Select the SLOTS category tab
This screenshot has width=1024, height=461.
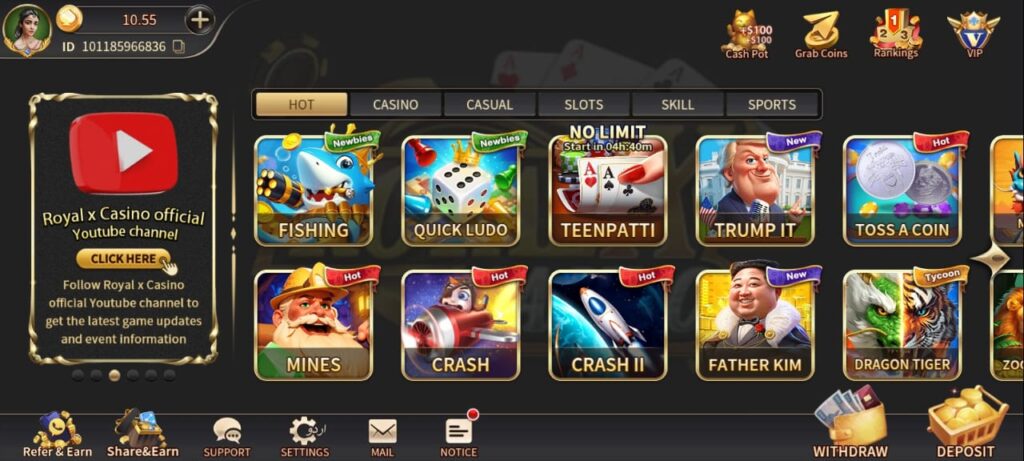(584, 104)
